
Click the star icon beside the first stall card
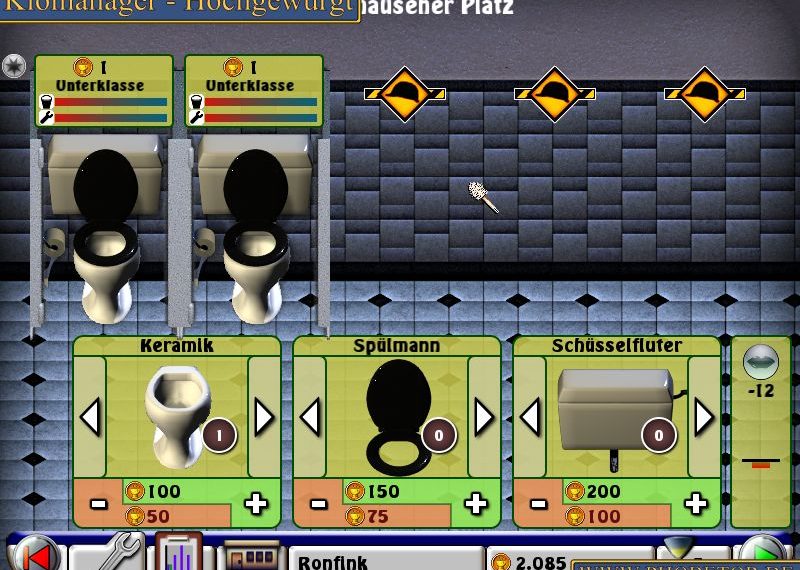pos(14,66)
